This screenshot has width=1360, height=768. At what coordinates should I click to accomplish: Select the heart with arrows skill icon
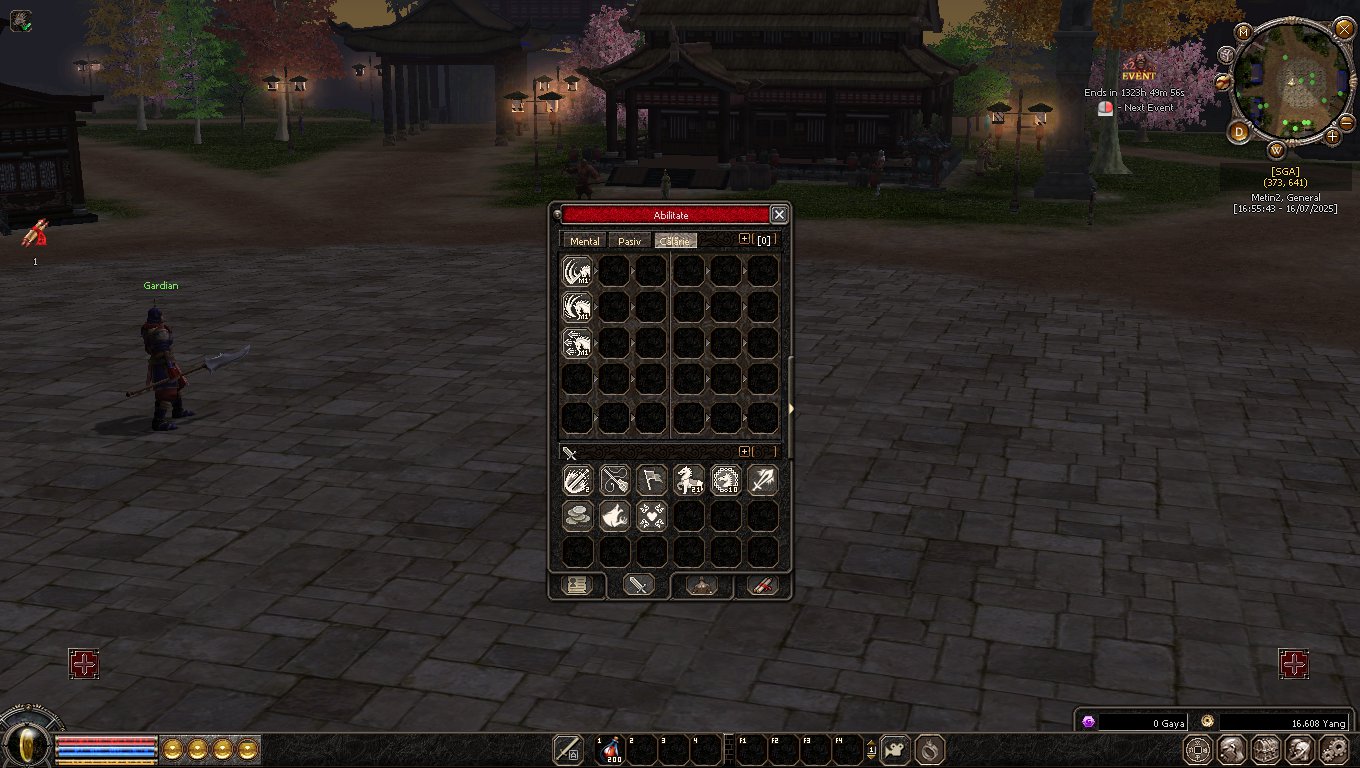coord(651,516)
